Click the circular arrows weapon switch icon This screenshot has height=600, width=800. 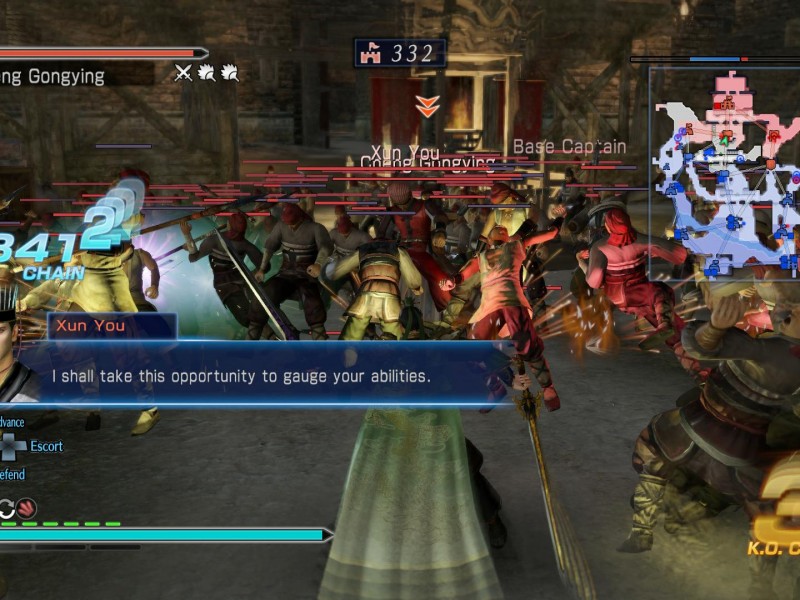click(5, 509)
